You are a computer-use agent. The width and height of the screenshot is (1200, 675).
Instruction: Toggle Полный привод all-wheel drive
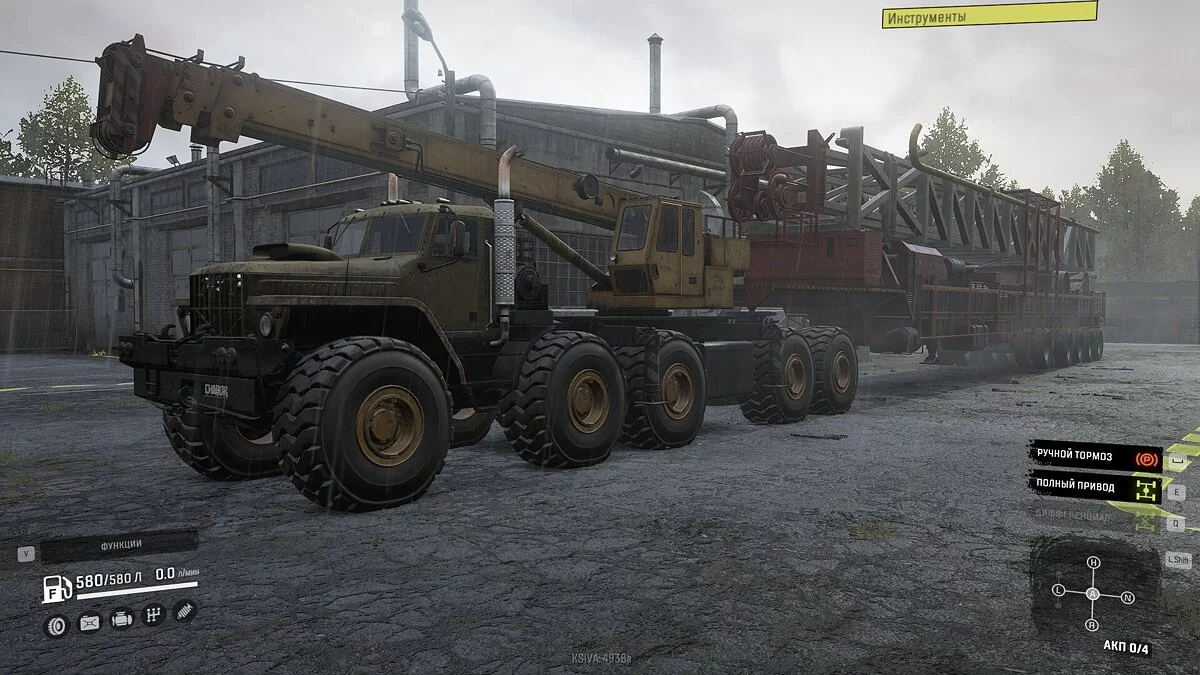coord(1096,488)
